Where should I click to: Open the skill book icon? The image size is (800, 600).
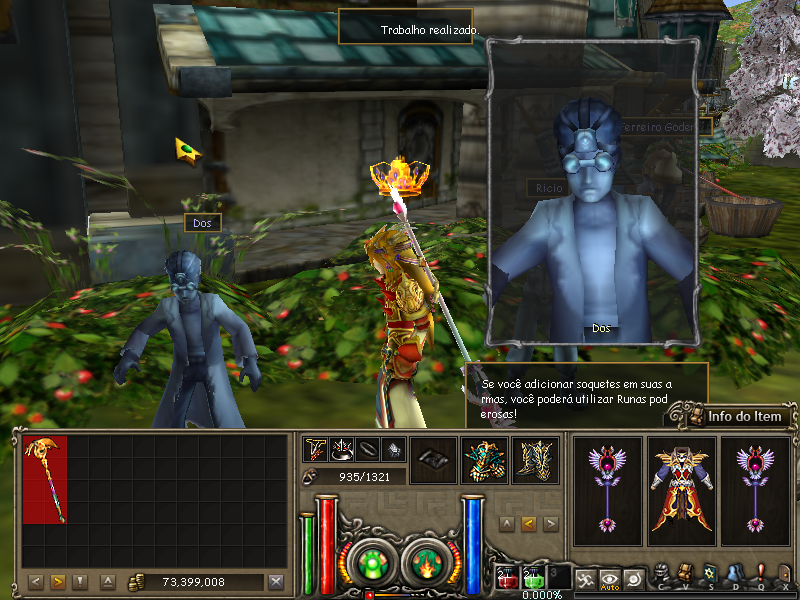click(x=710, y=573)
